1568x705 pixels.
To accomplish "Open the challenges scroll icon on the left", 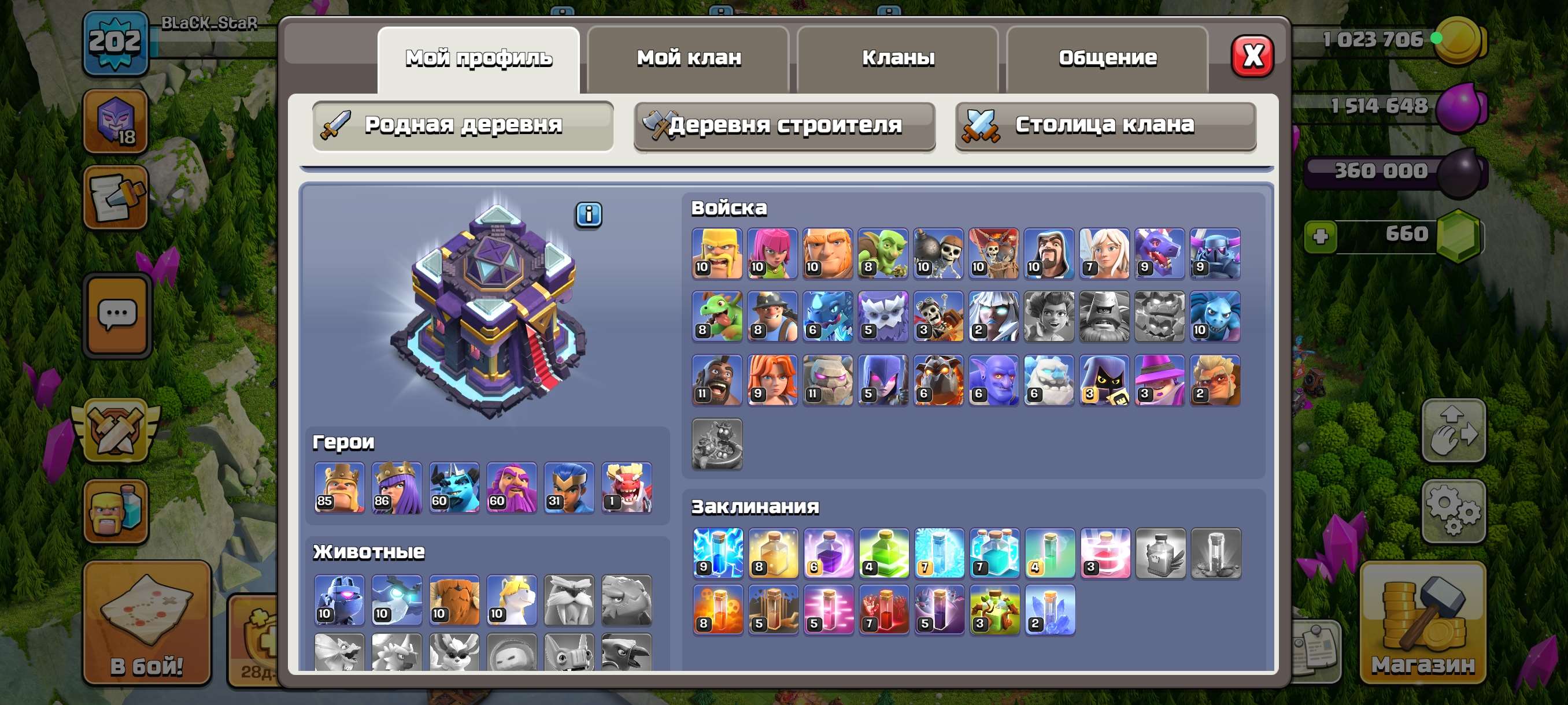I will 117,199.
